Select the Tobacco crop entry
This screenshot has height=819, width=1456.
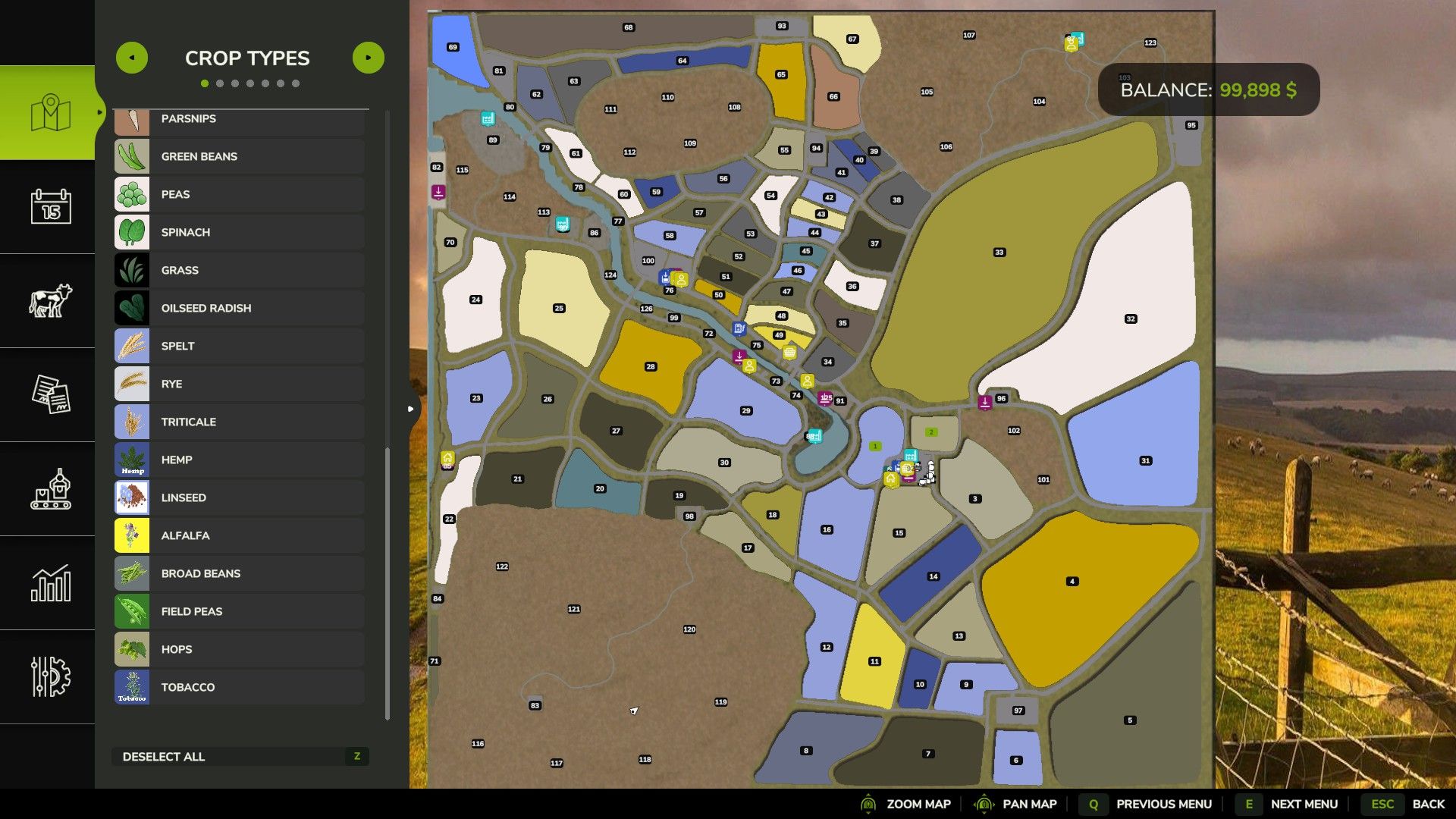[x=240, y=687]
